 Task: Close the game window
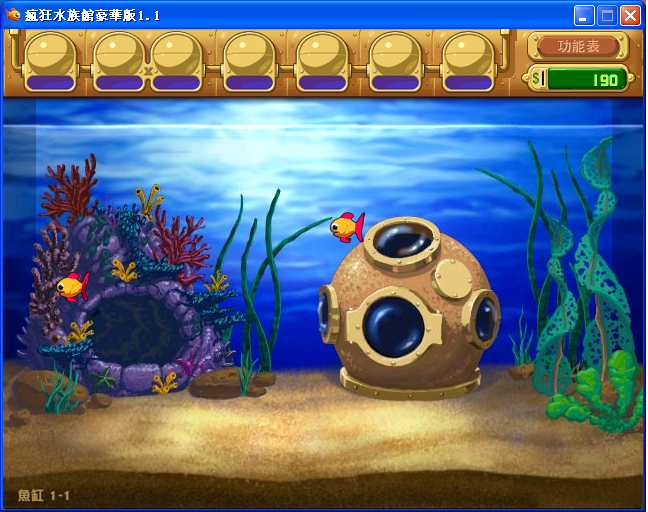[630, 15]
